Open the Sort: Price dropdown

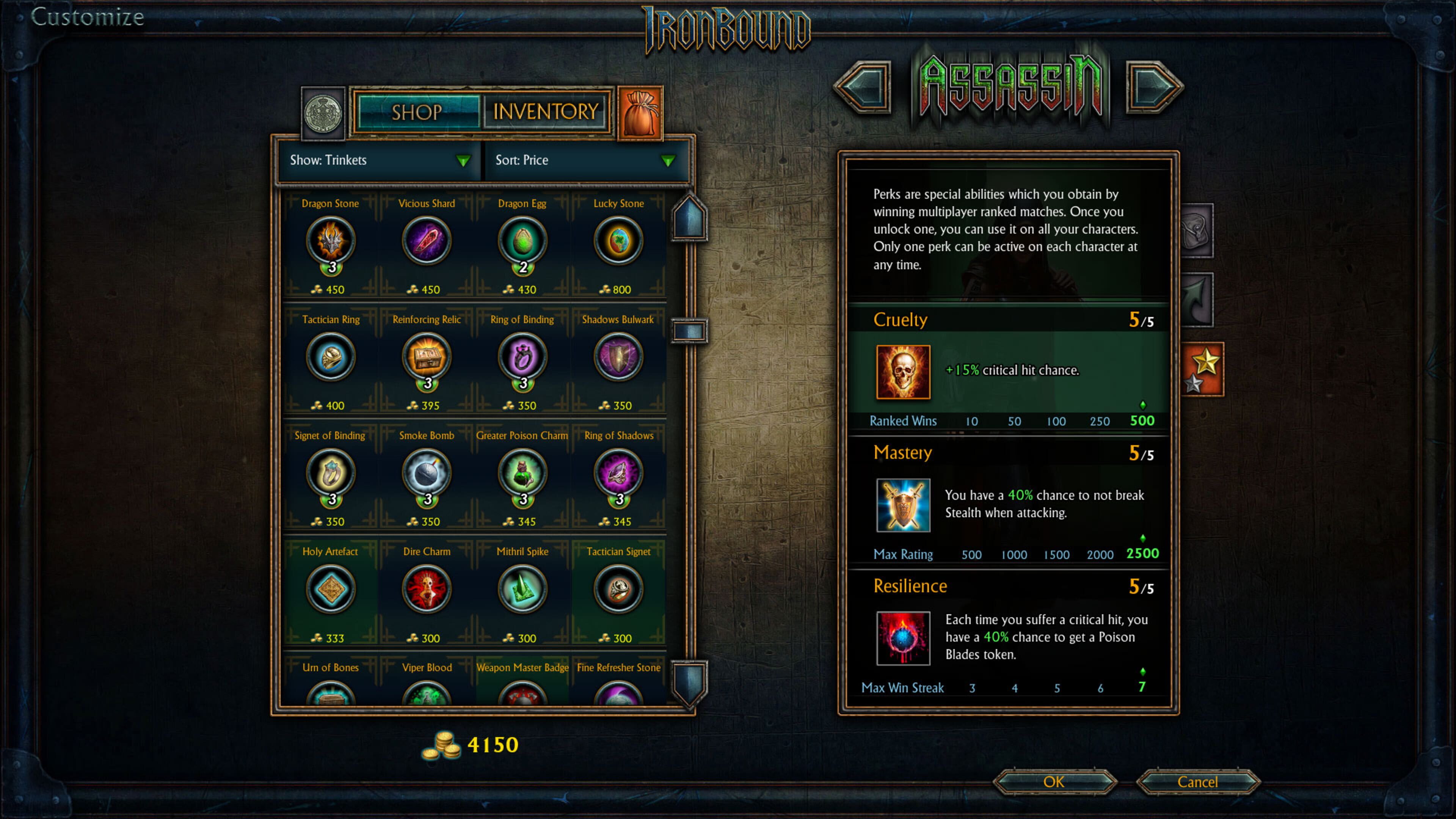point(585,160)
